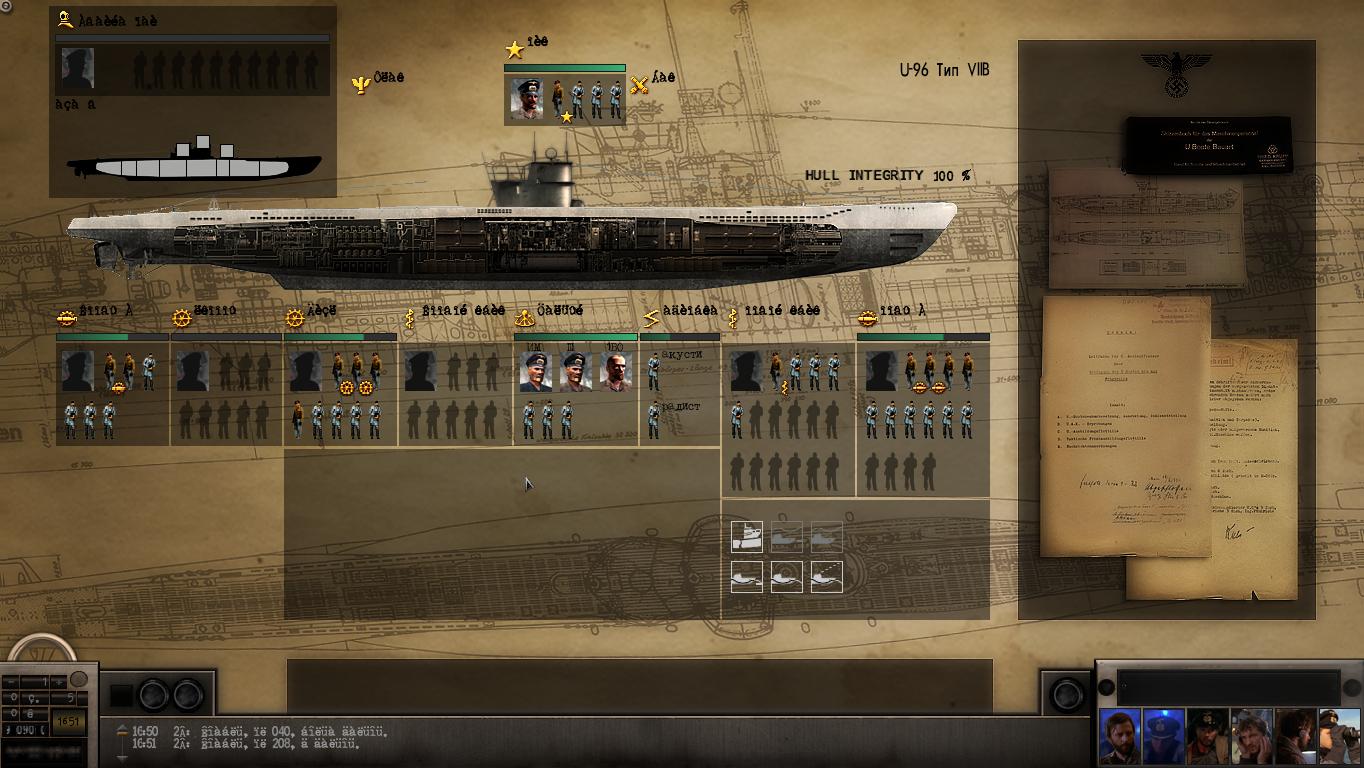The image size is (1364, 768).
Task: Pick the middle command room officer portrait
Action: click(x=575, y=372)
